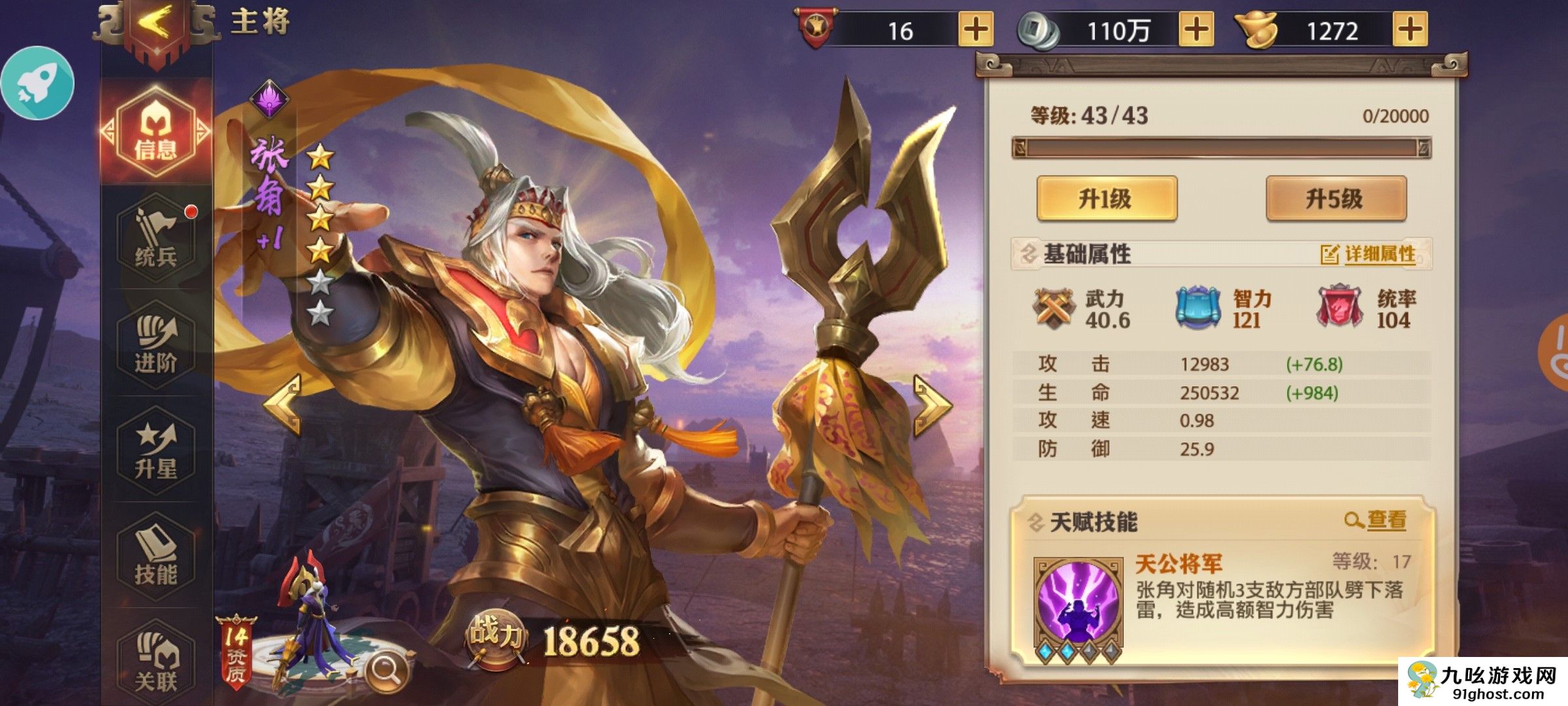Click the 升5级 level-up button
The height and width of the screenshot is (706, 1568).
coord(1335,199)
